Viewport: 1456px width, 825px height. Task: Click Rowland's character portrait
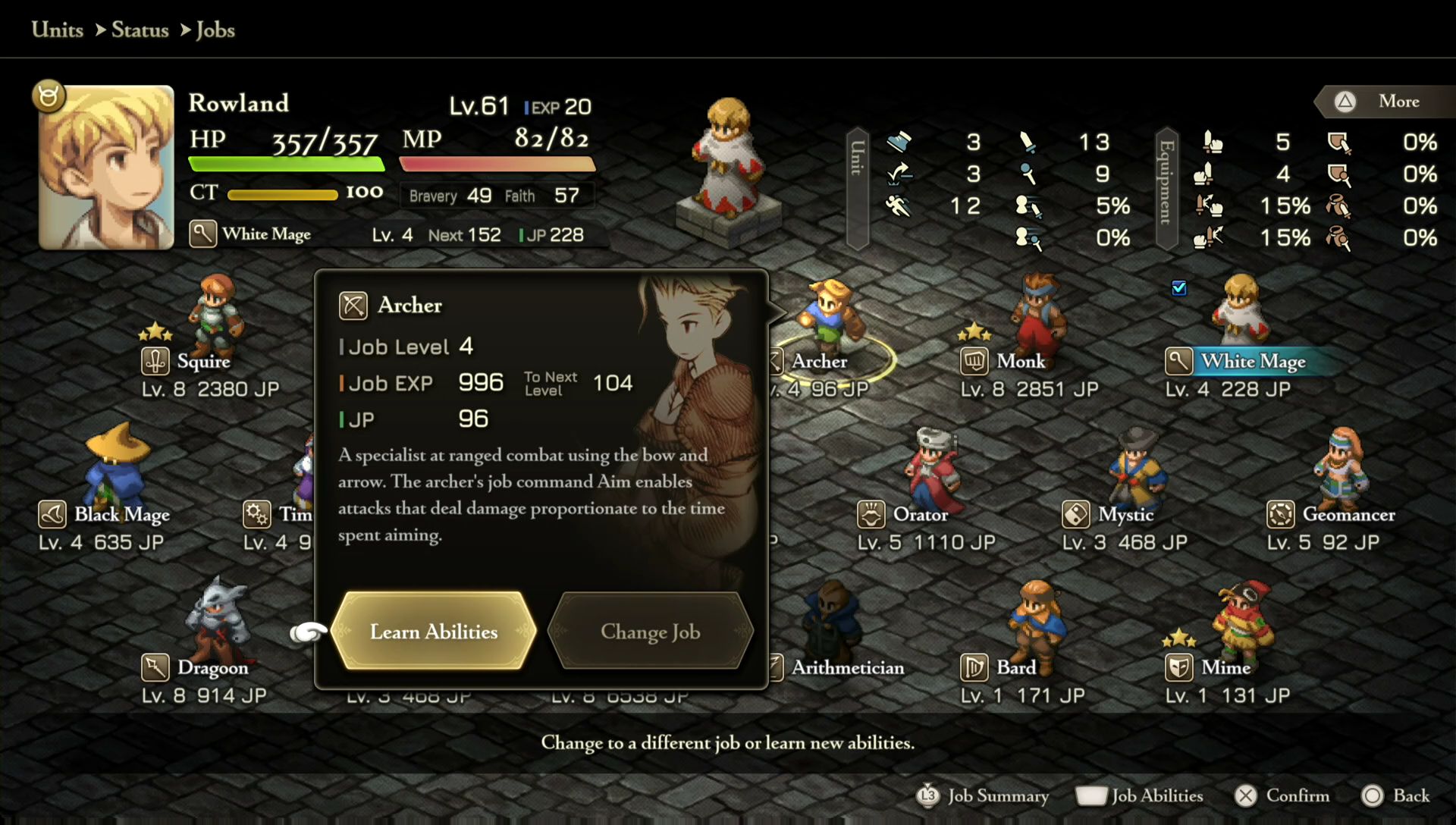(x=106, y=167)
